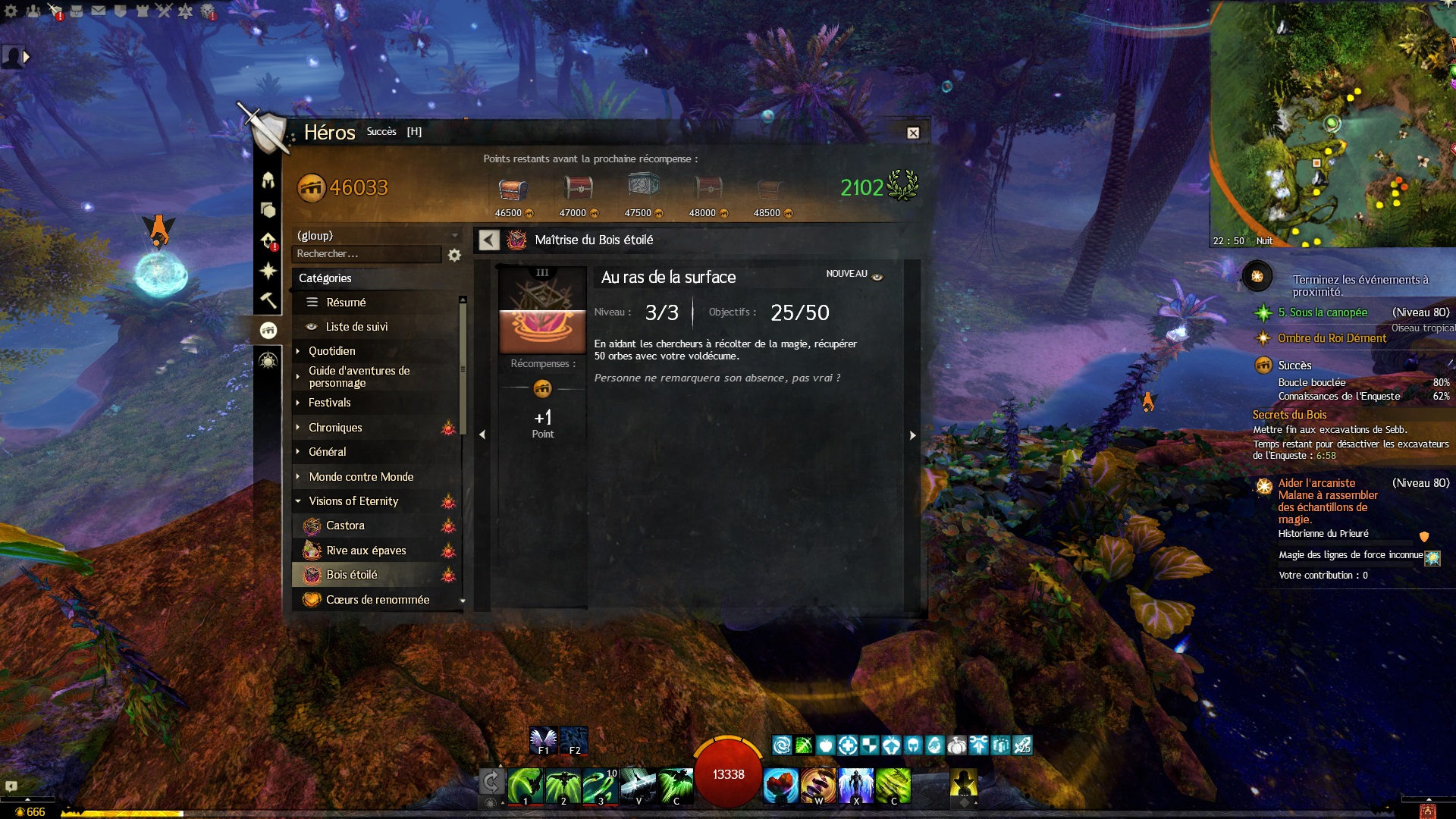1456x819 pixels.
Task: Show the previous achievement with left arrow
Action: tap(482, 435)
